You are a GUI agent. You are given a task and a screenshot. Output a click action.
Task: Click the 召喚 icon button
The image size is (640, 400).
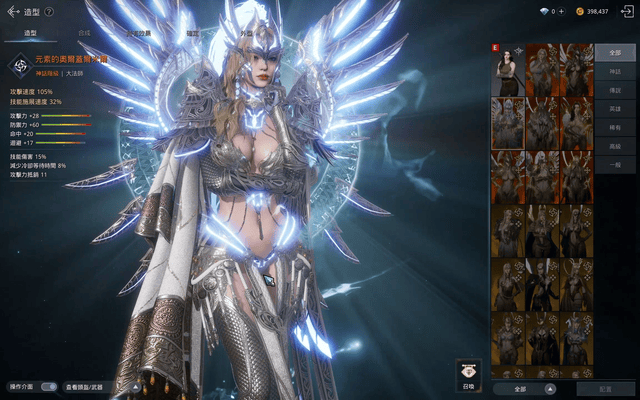tap(468, 374)
